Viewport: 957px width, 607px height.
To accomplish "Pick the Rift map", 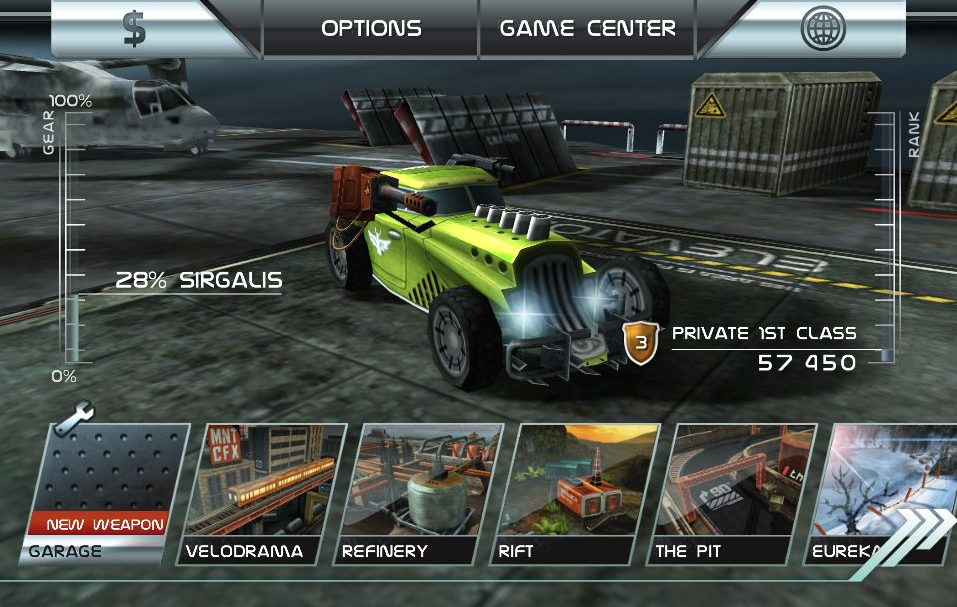I will click(x=575, y=490).
